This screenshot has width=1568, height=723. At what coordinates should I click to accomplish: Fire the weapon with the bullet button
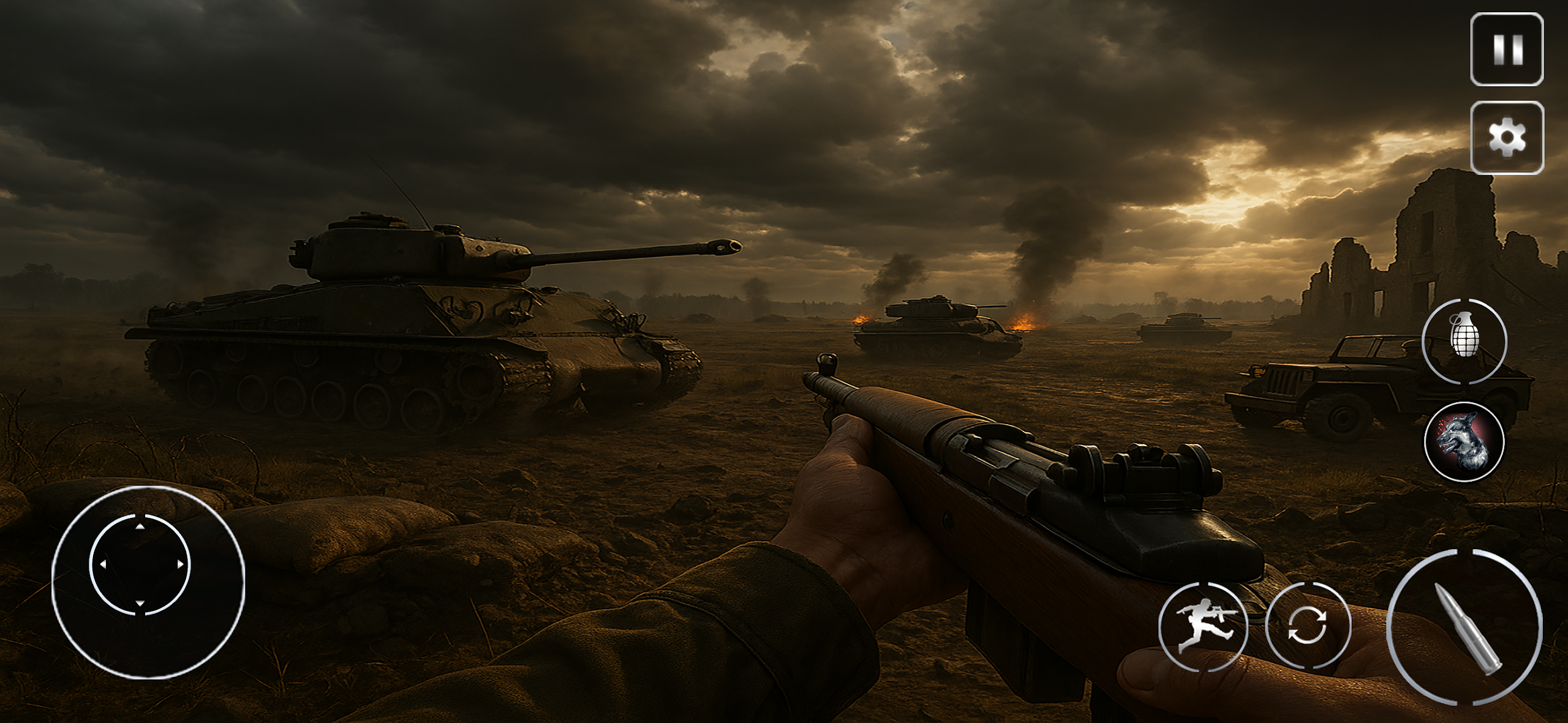pyautogui.click(x=1466, y=627)
